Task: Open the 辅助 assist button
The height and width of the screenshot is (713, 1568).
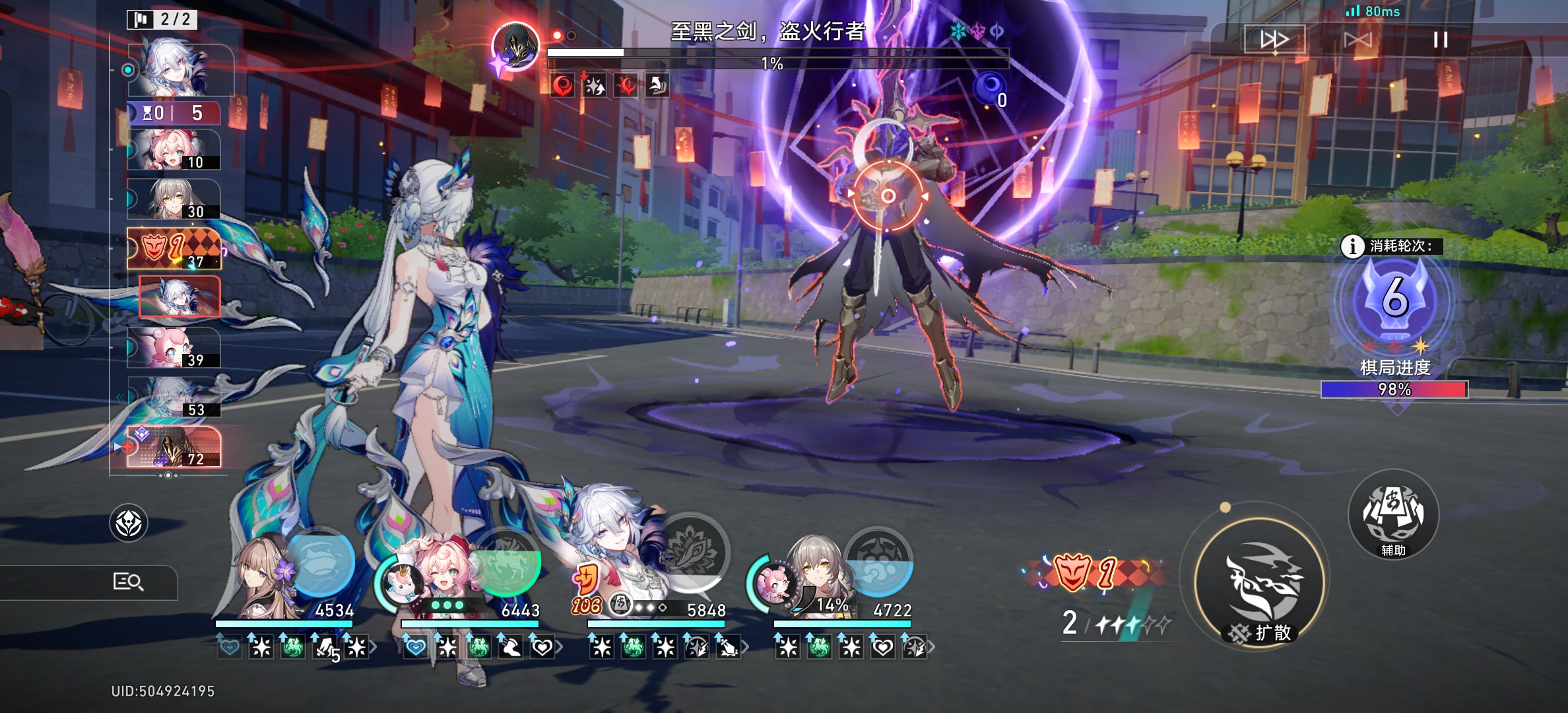Action: (1393, 516)
